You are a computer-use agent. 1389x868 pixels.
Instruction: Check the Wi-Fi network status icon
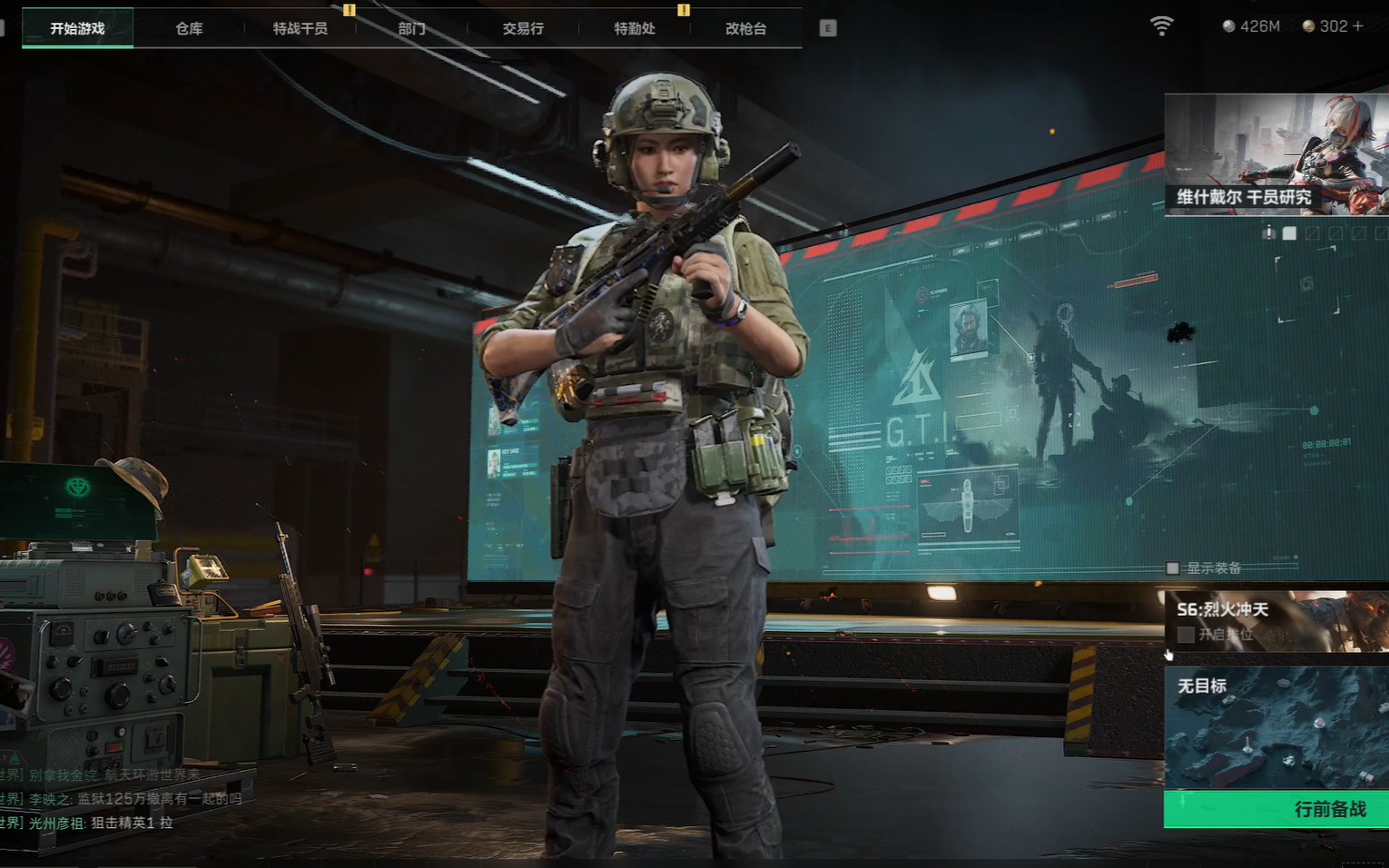pos(1161,26)
